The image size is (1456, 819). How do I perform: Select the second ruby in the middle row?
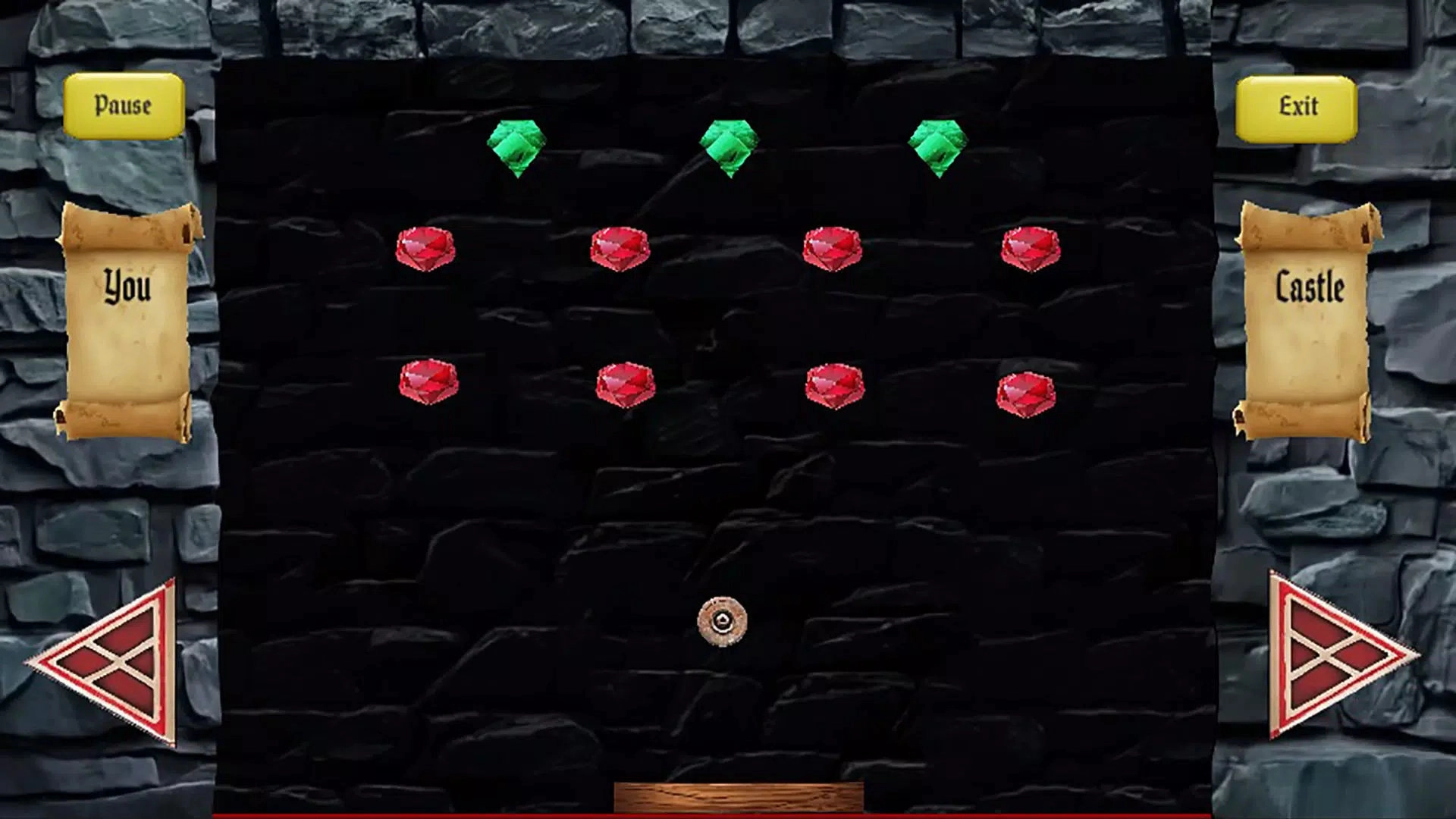click(622, 246)
